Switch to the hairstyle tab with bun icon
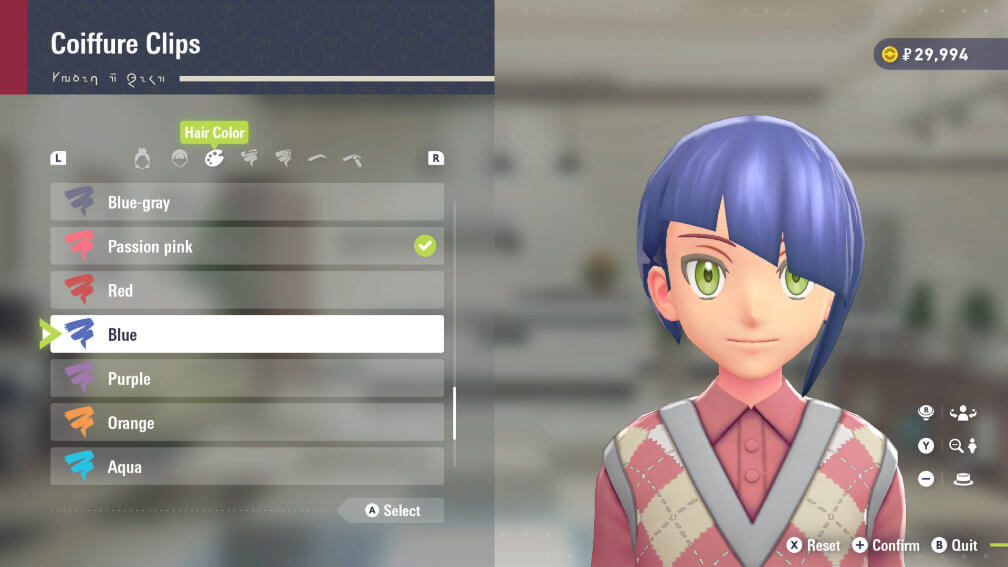 point(142,158)
